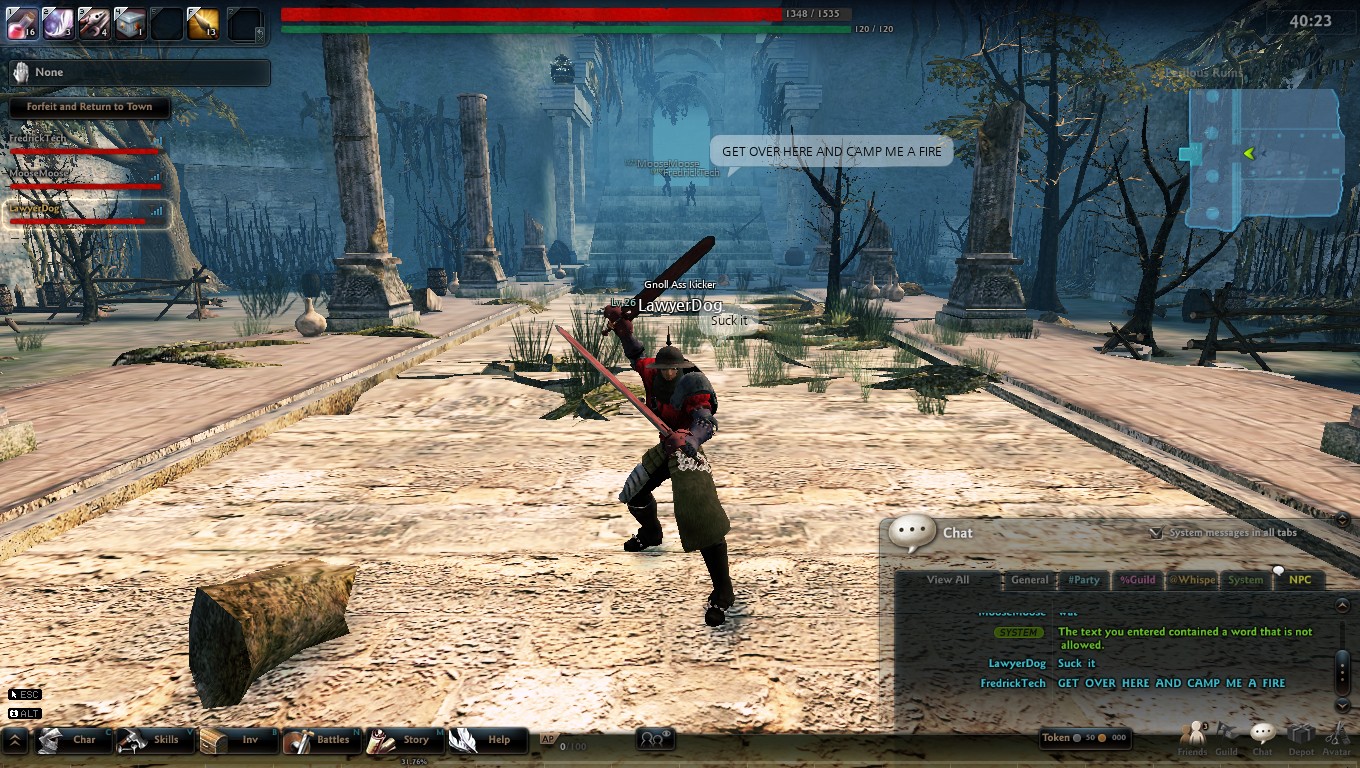Open the Story scroll menu
The width and height of the screenshot is (1360, 768).
click(404, 740)
